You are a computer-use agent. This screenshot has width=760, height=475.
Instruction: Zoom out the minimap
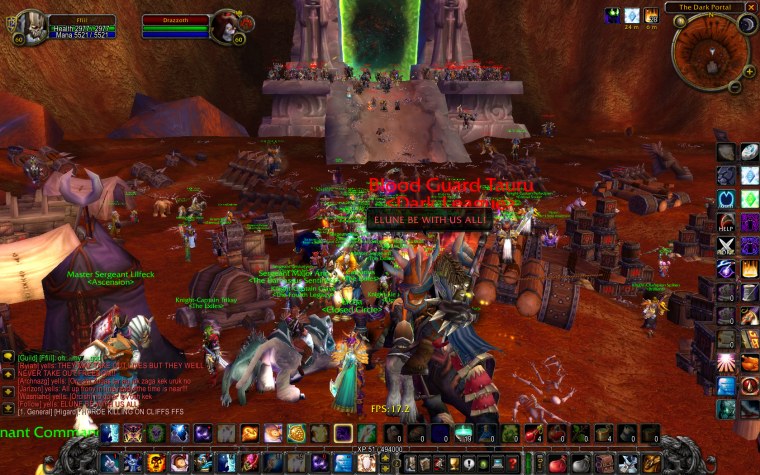coord(735,87)
